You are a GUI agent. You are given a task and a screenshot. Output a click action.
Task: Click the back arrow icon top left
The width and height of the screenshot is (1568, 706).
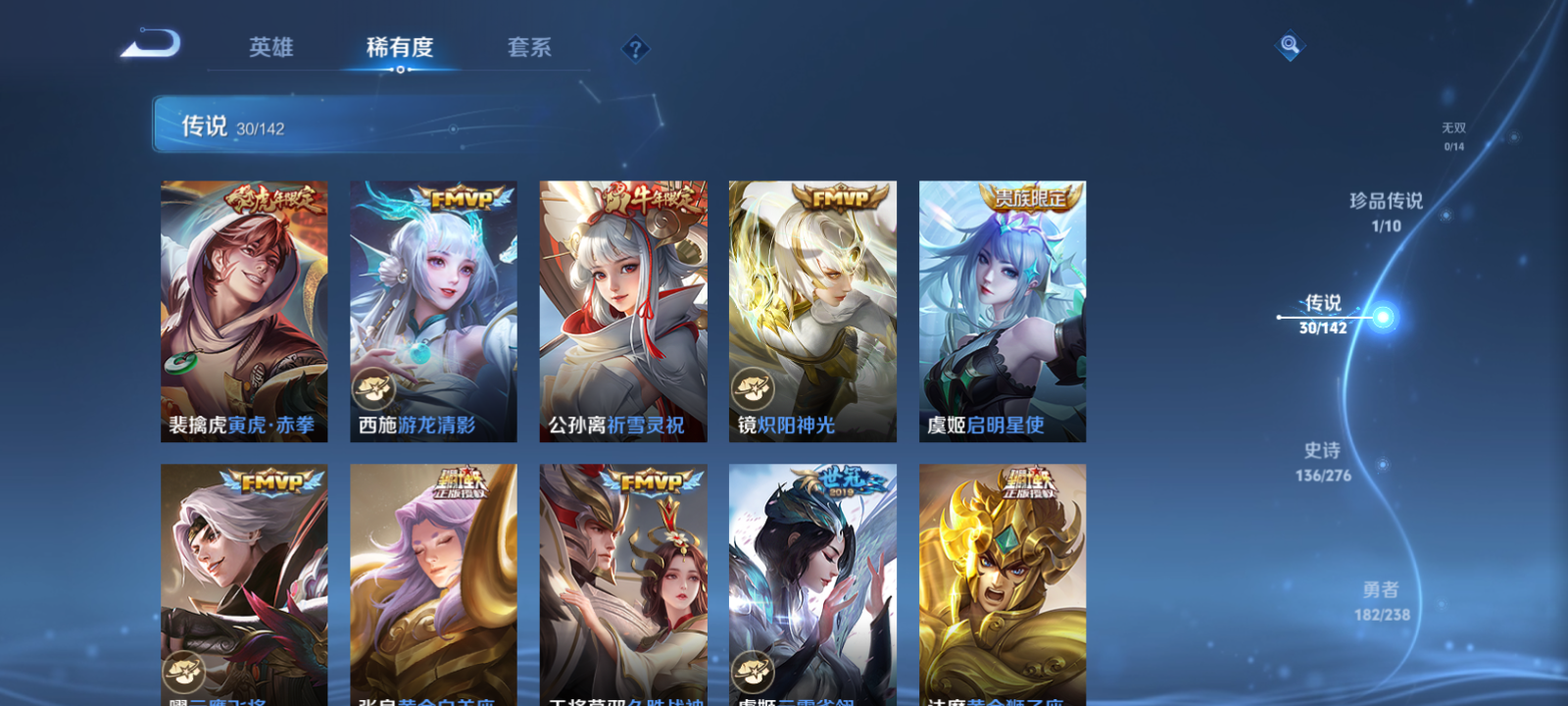click(x=152, y=44)
